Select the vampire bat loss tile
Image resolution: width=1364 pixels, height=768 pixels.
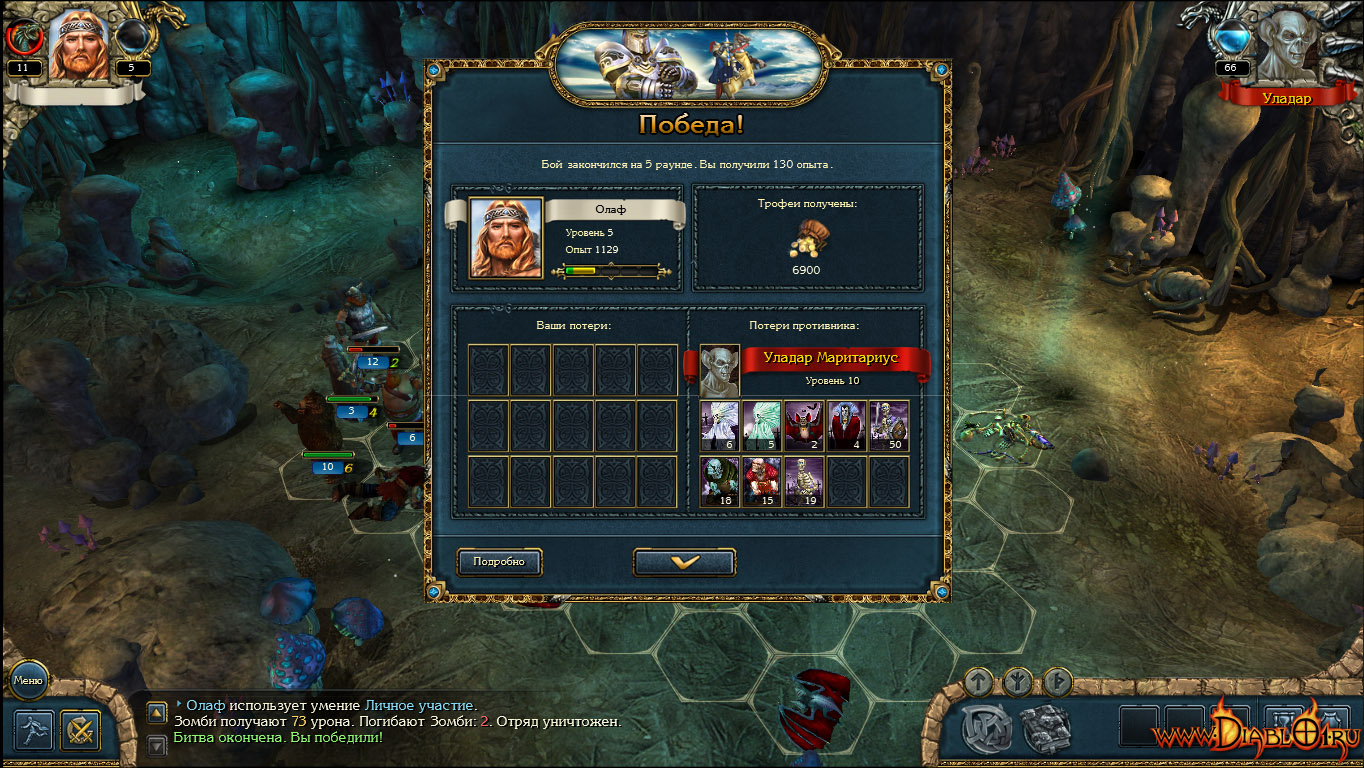pos(805,426)
